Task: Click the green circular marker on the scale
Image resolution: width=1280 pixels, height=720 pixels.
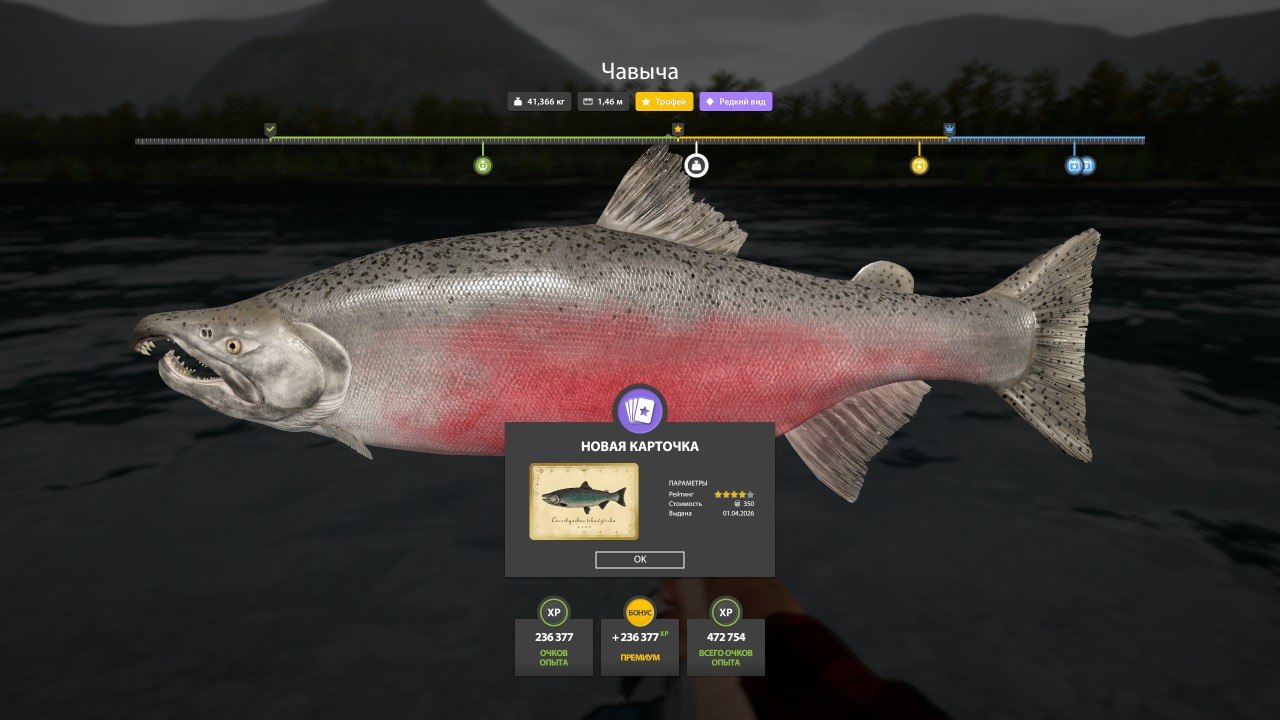Action: (x=483, y=165)
